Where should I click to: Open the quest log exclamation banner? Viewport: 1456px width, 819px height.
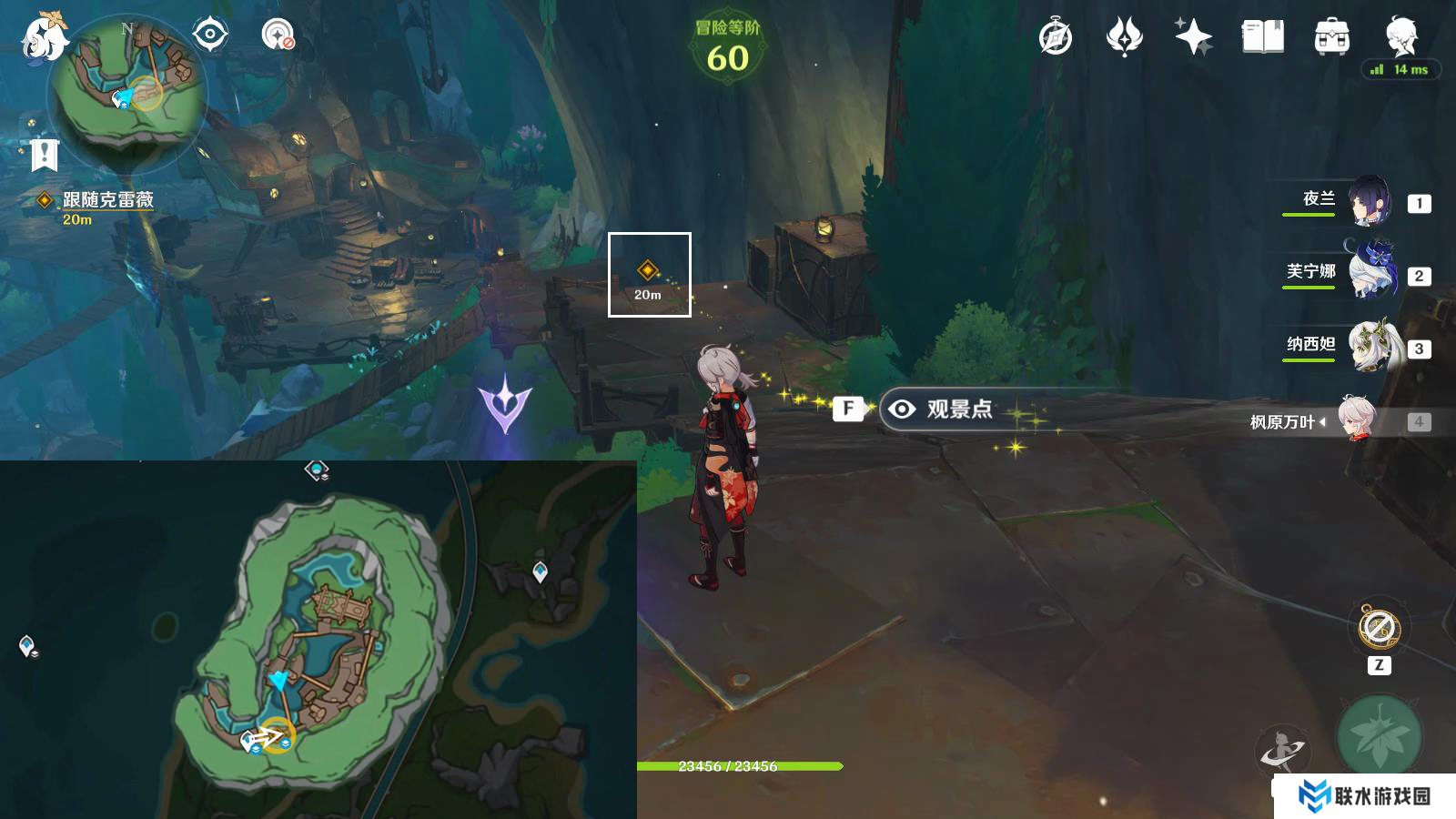pyautogui.click(x=44, y=155)
